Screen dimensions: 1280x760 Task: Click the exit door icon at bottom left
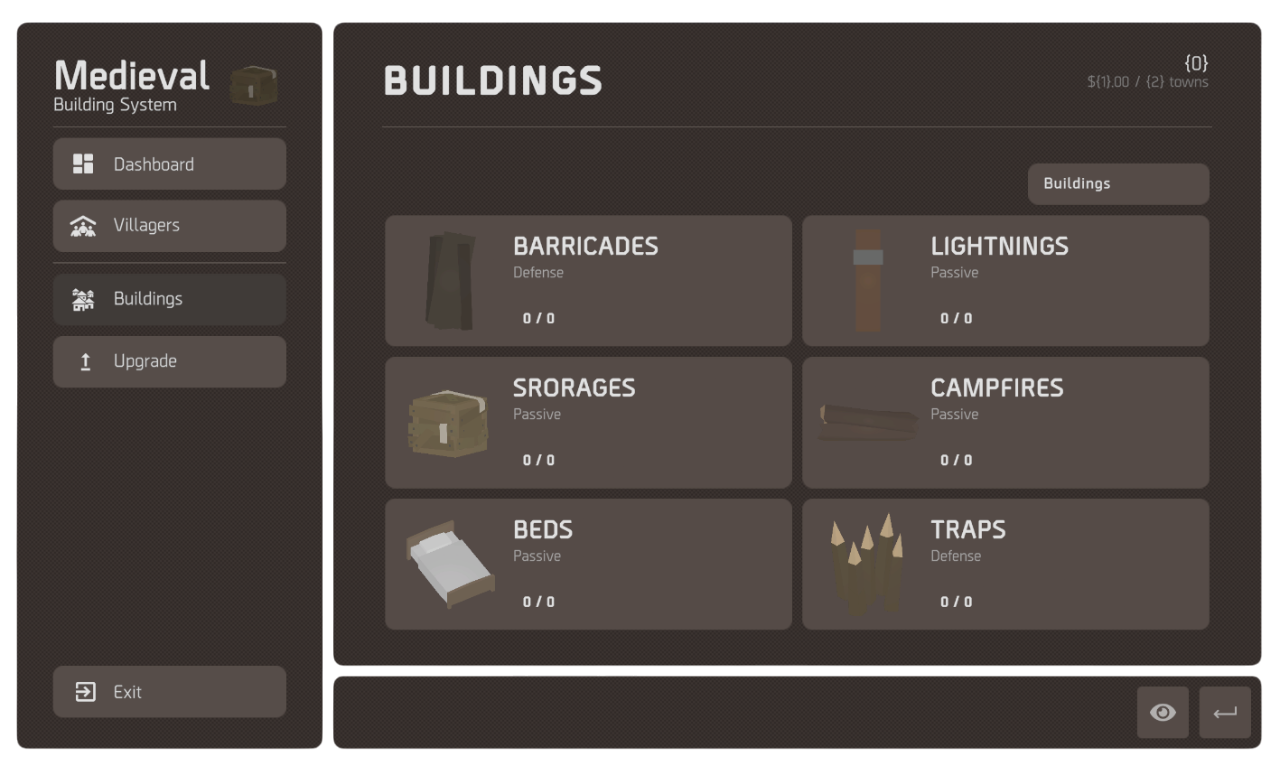[x=85, y=691]
